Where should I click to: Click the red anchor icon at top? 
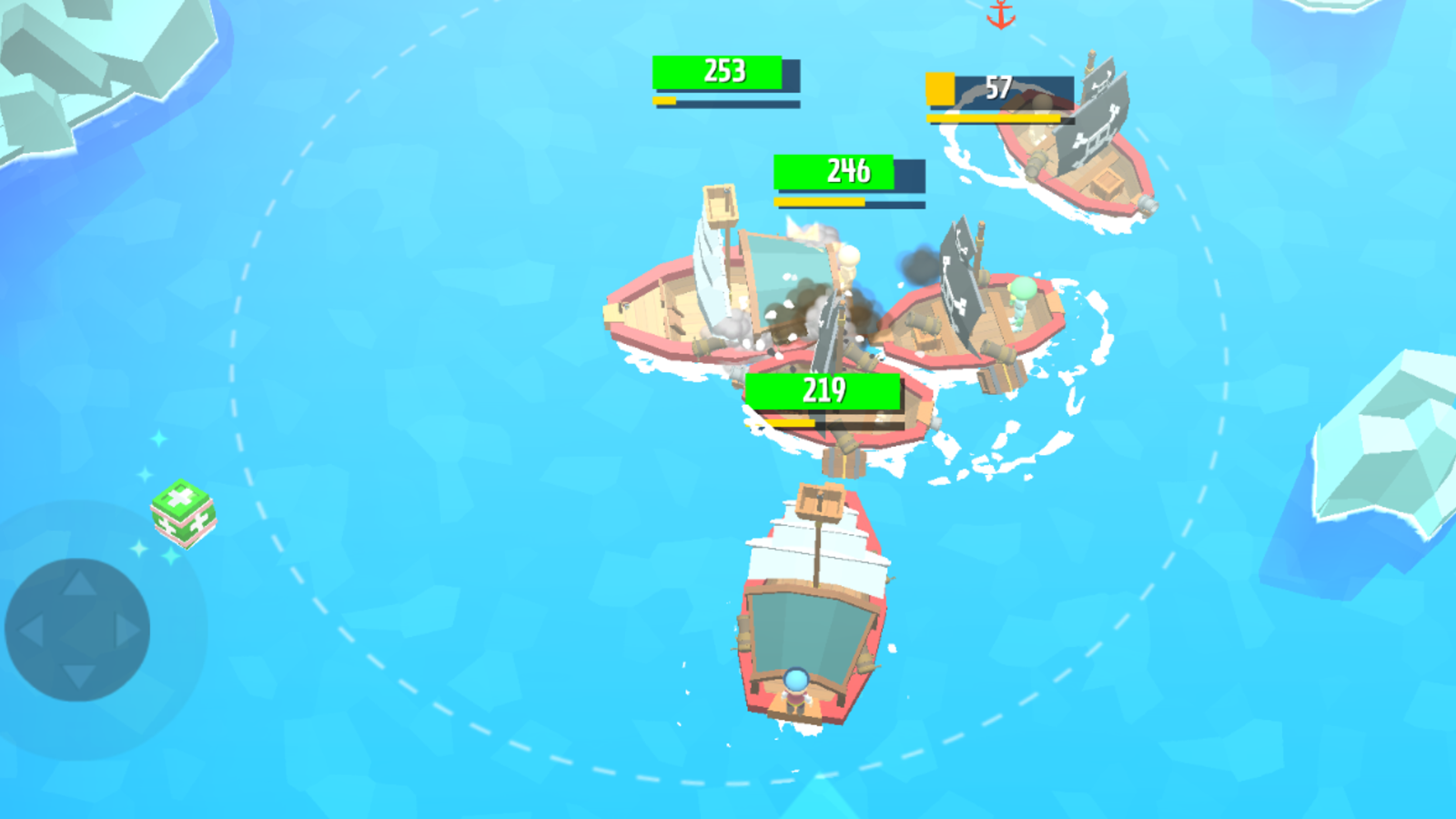click(x=999, y=16)
